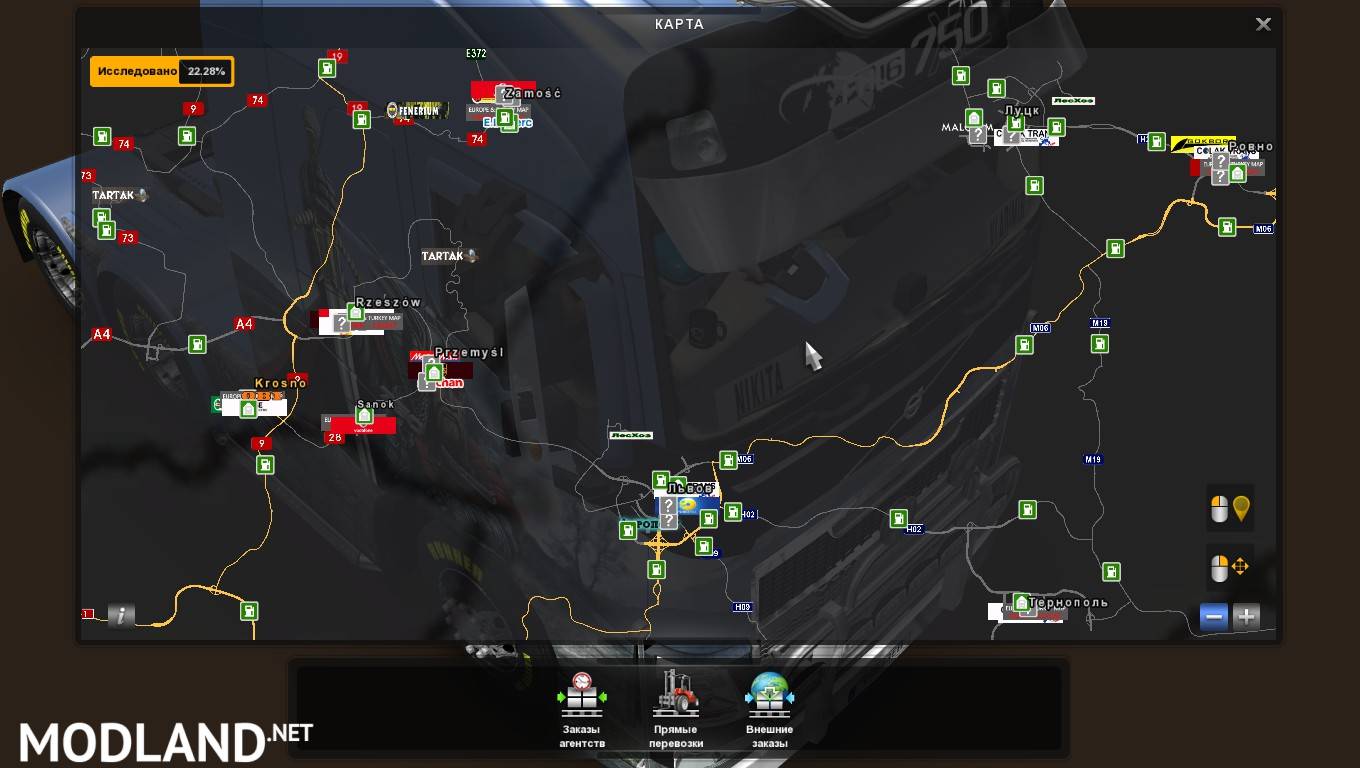This screenshot has height=768, width=1360.
Task: Zoom out using the minus button
Action: point(1213,617)
